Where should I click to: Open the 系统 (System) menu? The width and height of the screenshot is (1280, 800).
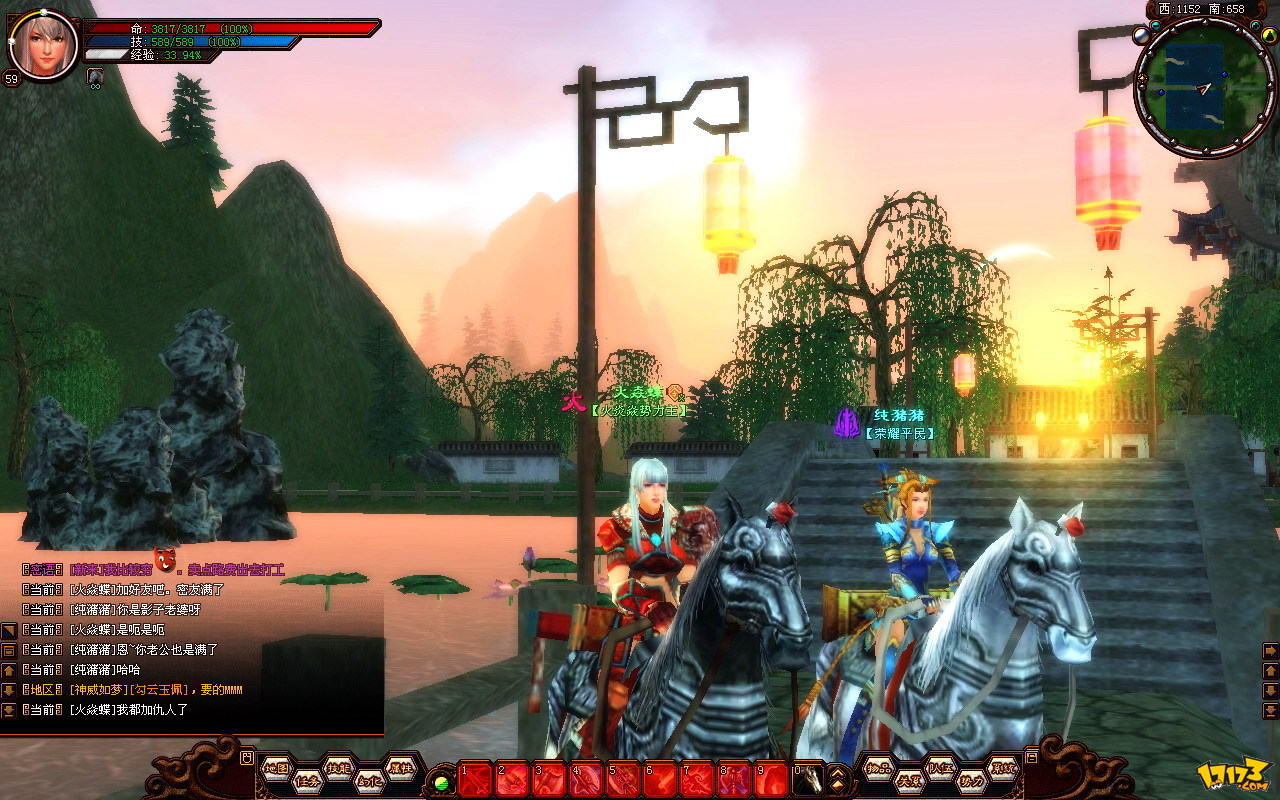click(x=1002, y=767)
